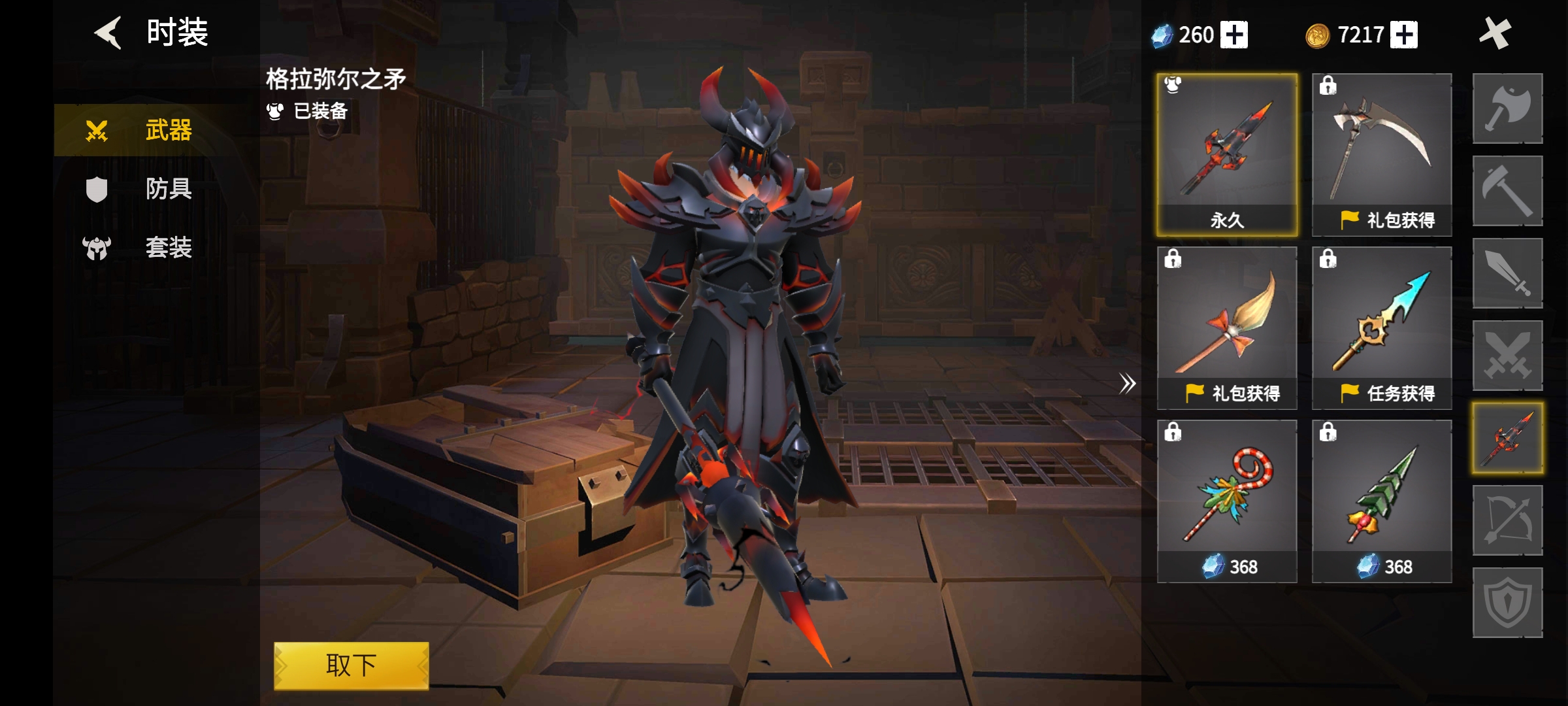
Task: Show dual crossed swords weapon skins
Action: click(1507, 356)
